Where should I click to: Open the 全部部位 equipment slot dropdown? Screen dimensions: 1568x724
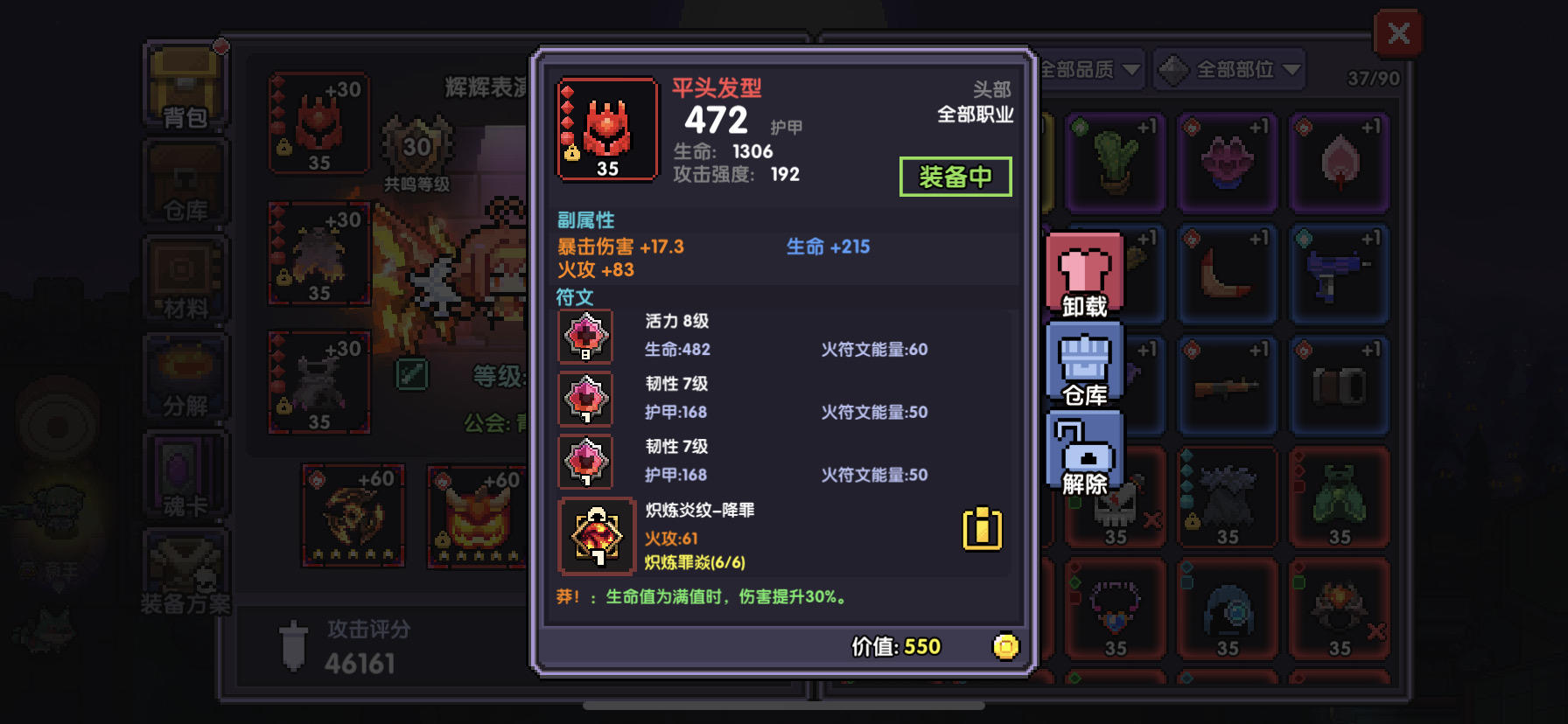[1229, 69]
